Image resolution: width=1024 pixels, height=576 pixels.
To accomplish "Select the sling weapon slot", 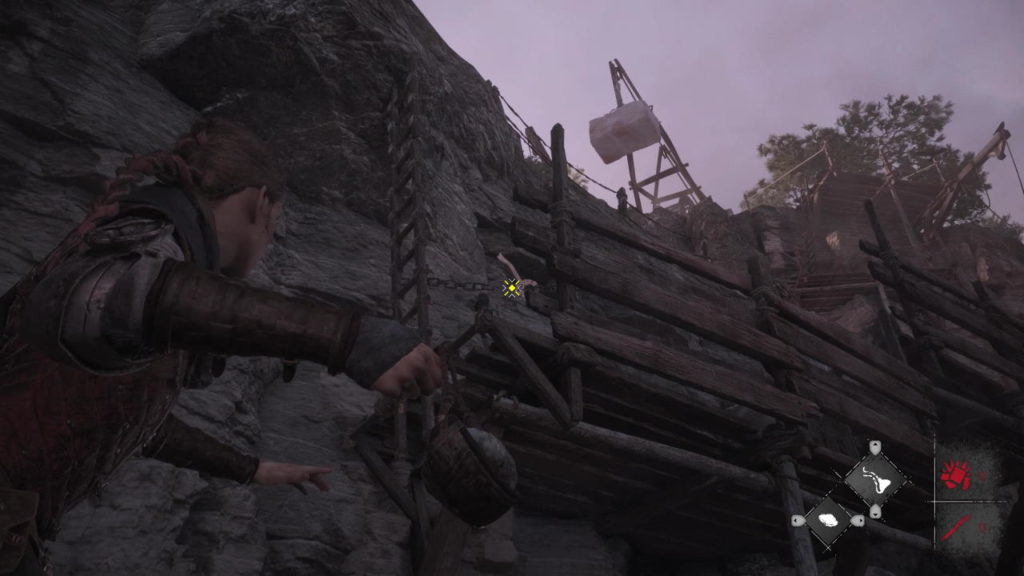I will [x=875, y=481].
